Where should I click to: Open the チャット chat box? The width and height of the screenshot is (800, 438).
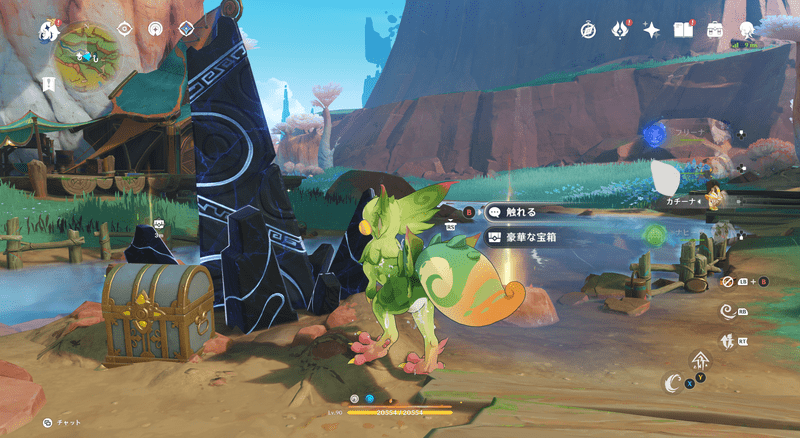[x=63, y=423]
